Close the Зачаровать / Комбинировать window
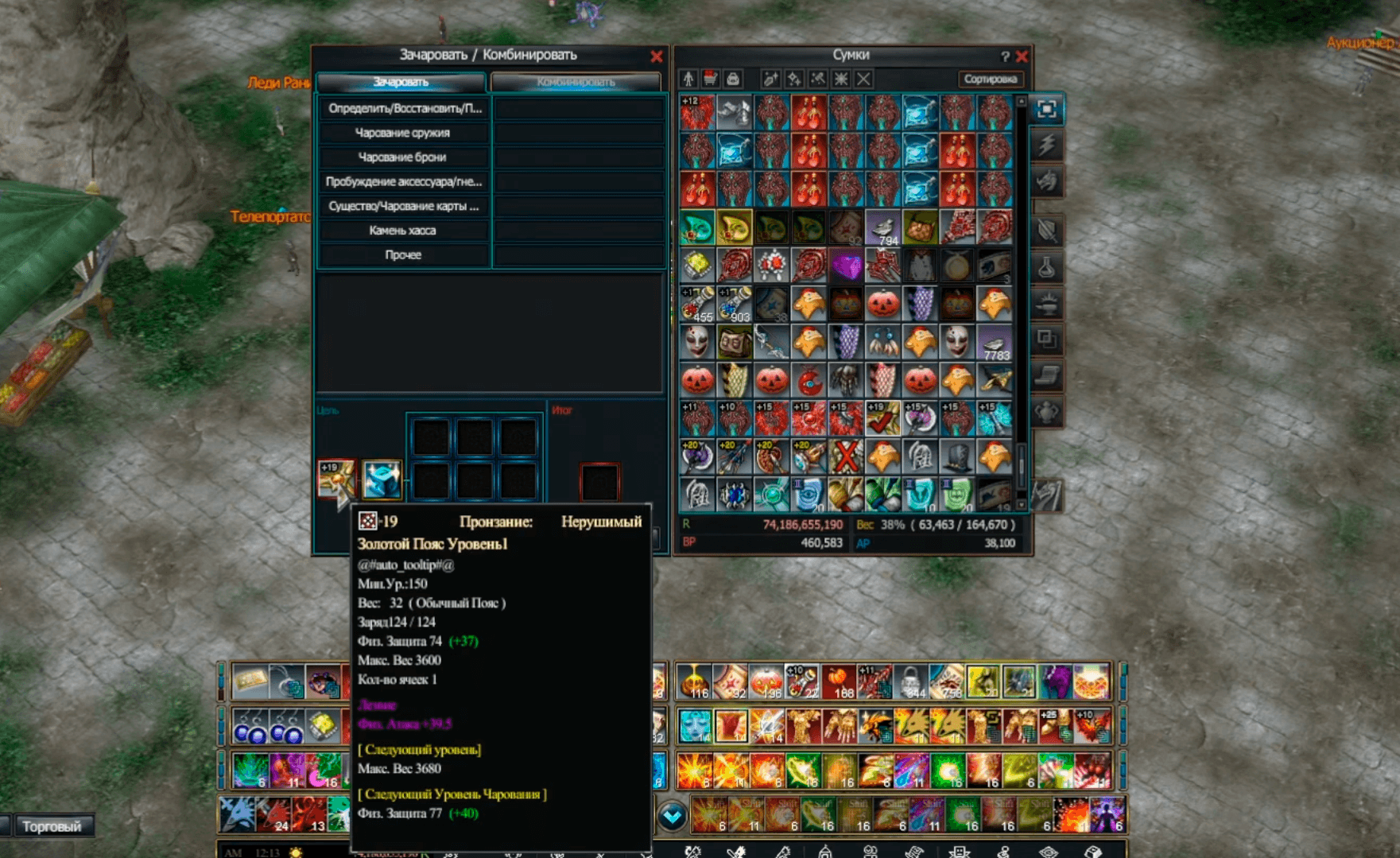This screenshot has height=858, width=1400. coord(656,56)
